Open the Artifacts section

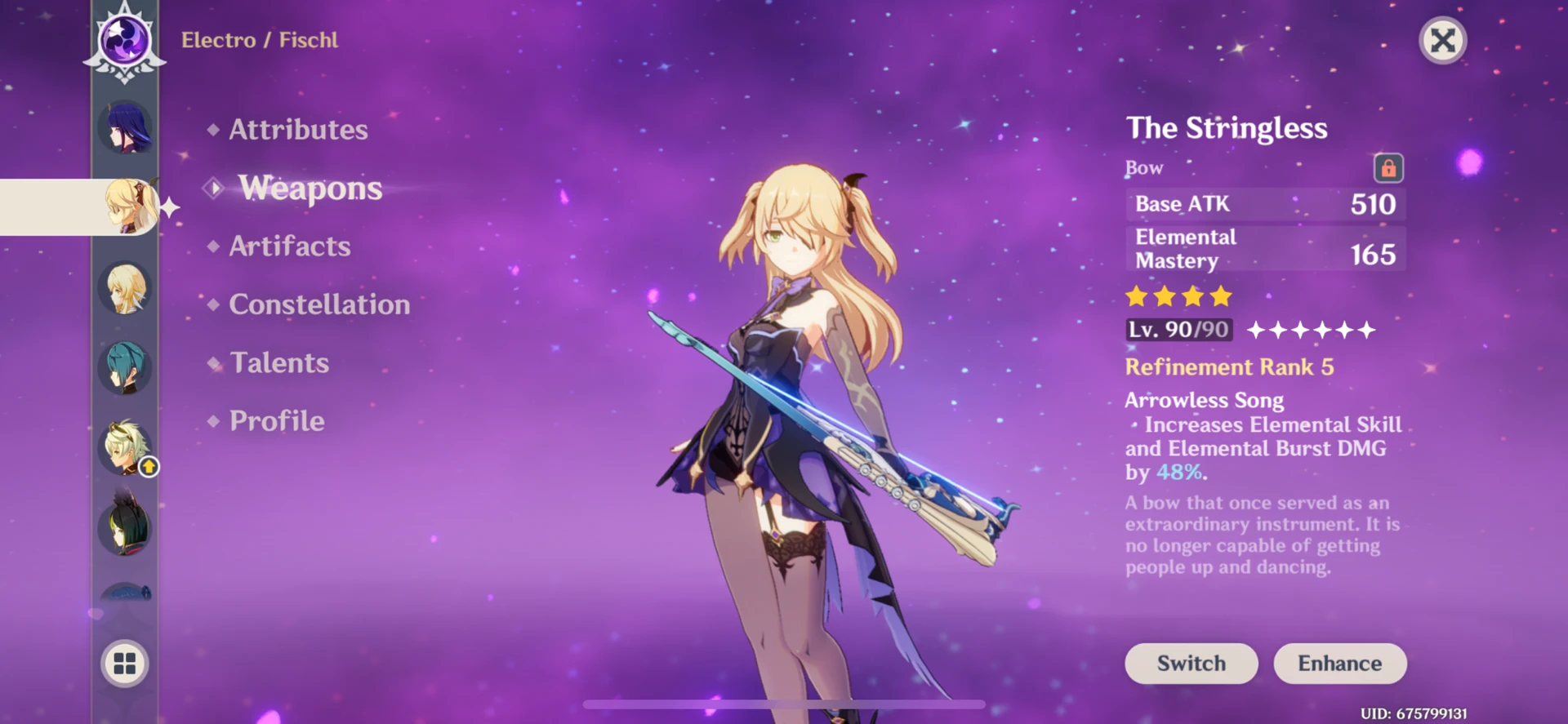[x=290, y=247]
